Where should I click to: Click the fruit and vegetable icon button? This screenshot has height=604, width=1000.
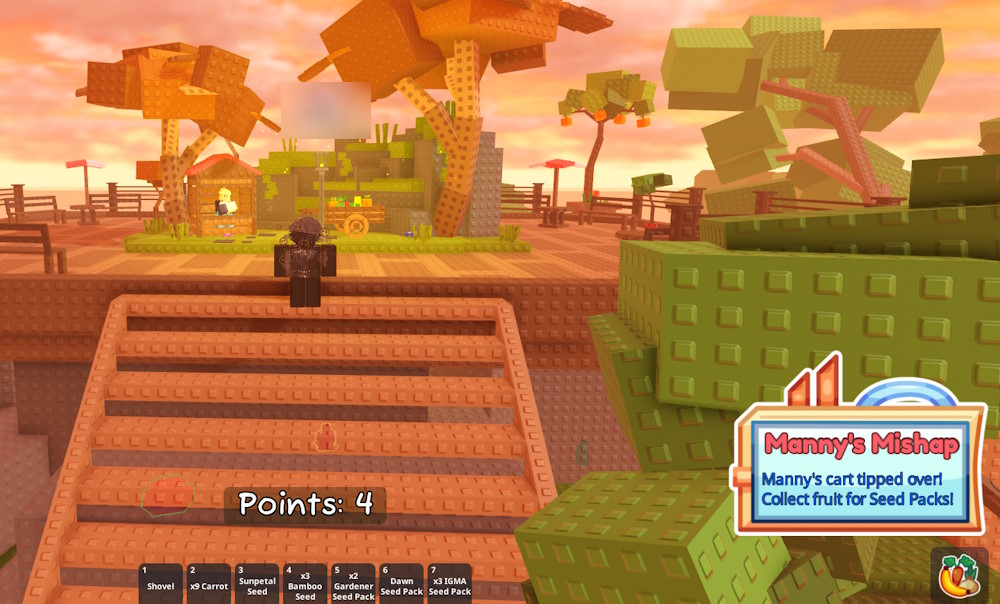(x=959, y=576)
